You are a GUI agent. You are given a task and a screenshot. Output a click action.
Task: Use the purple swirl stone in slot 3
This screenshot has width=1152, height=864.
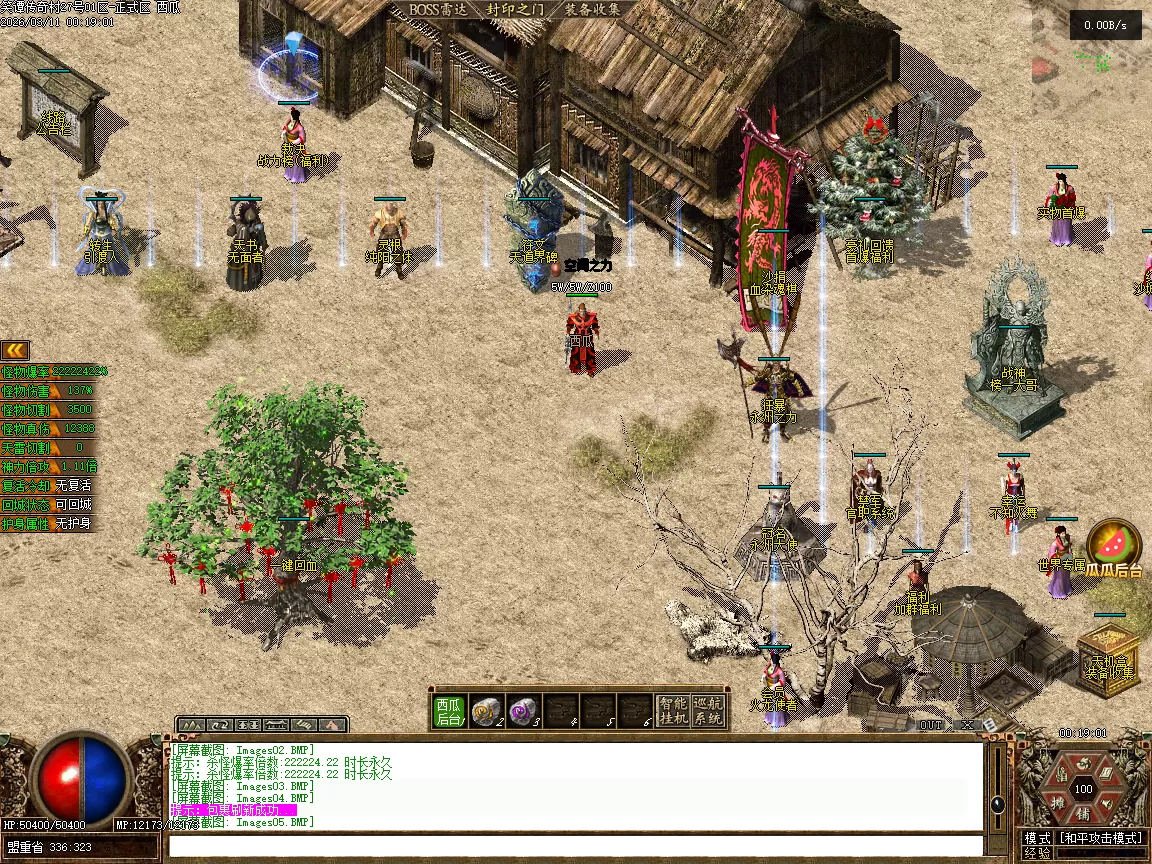(x=523, y=711)
